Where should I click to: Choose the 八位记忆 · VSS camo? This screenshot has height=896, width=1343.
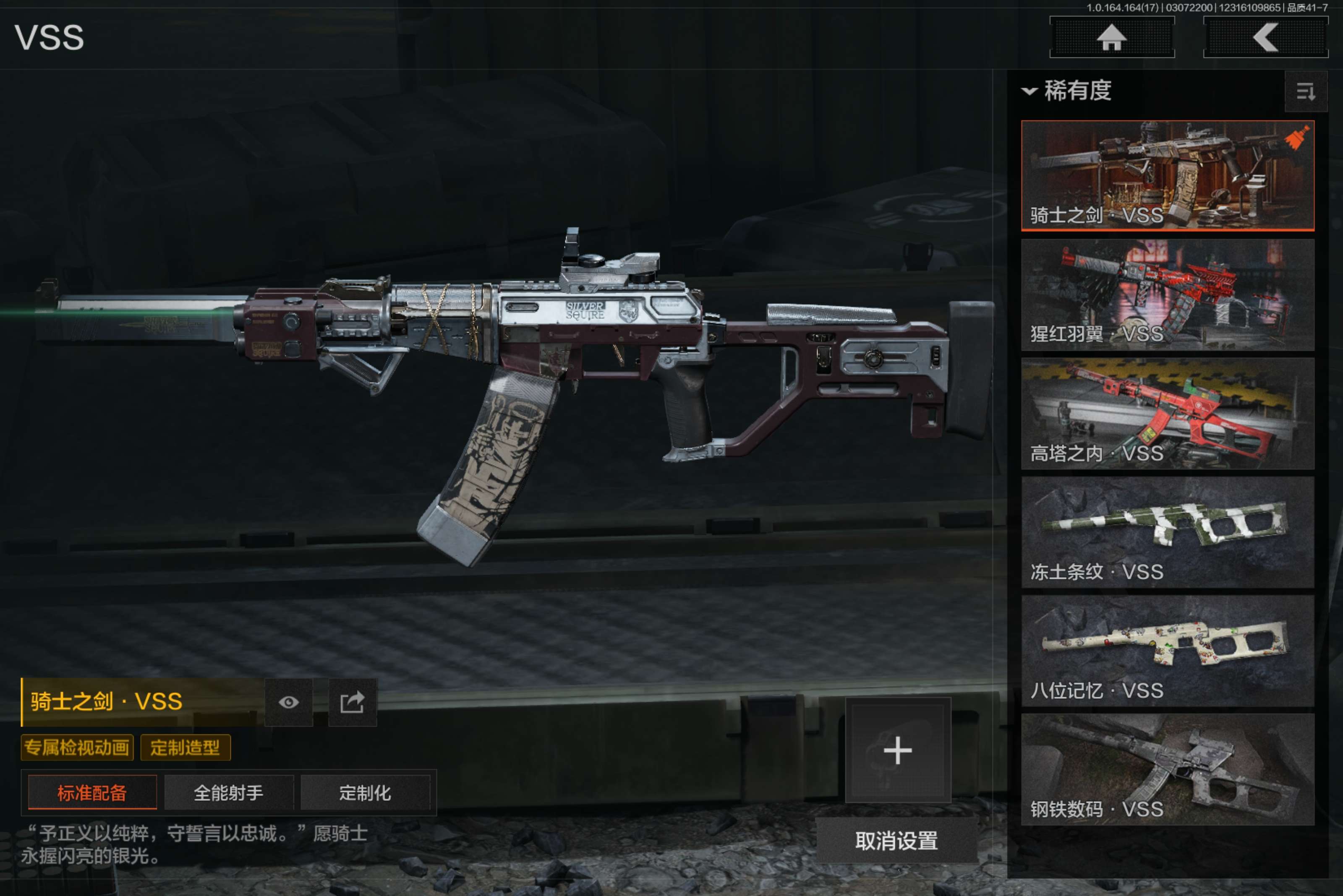coord(1167,651)
